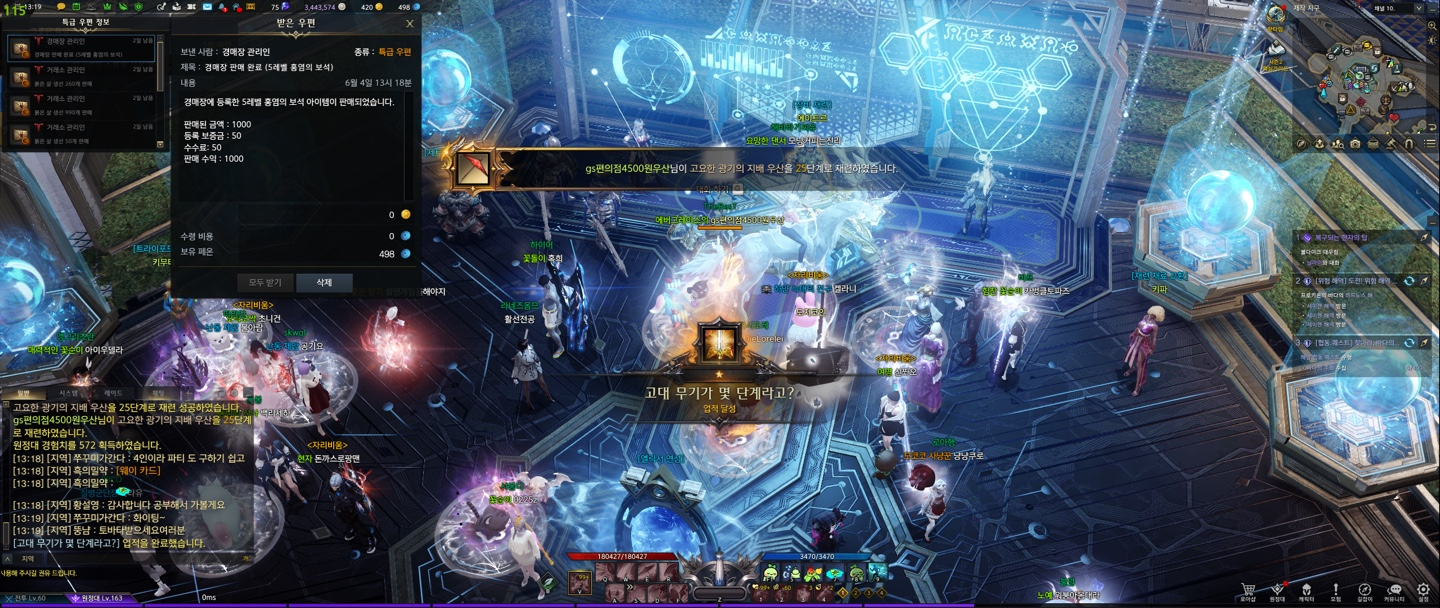Open the 로아샵 shop cart icon

(1248, 590)
